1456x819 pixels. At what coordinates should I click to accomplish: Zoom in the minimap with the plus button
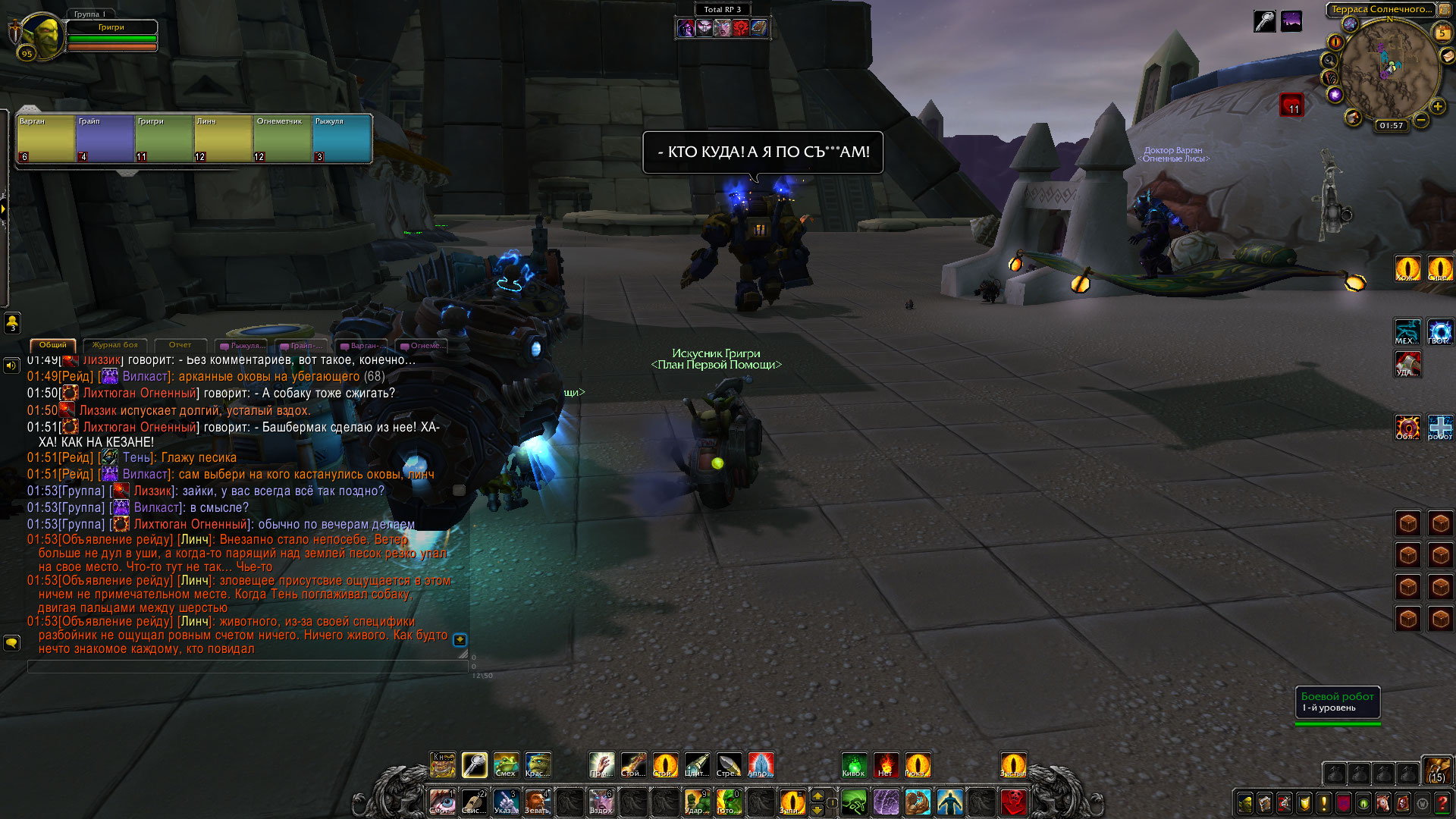pyautogui.click(x=1437, y=107)
